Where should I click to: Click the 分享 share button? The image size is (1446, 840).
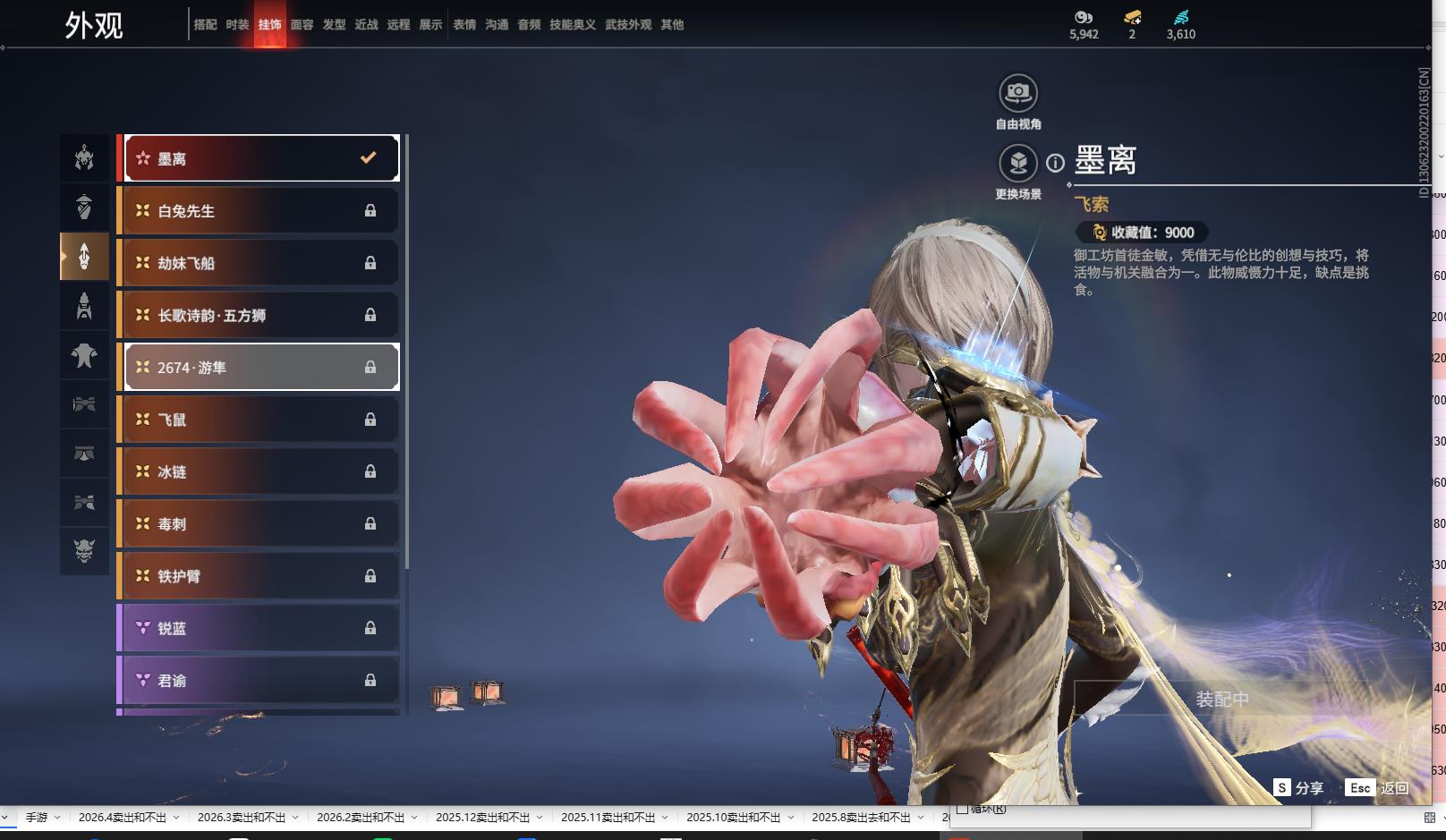tap(1299, 787)
